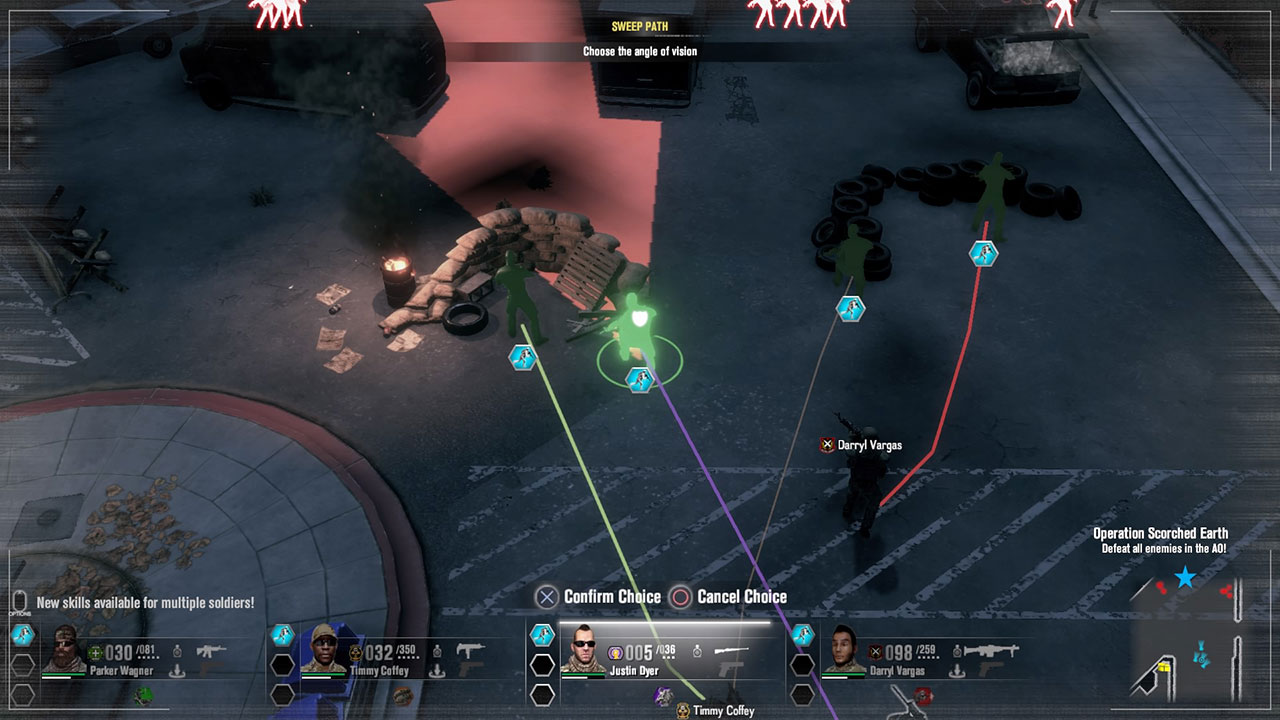The height and width of the screenshot is (720, 1280).
Task: Click the grenade icon below Parker Wagner
Action: [x=142, y=696]
